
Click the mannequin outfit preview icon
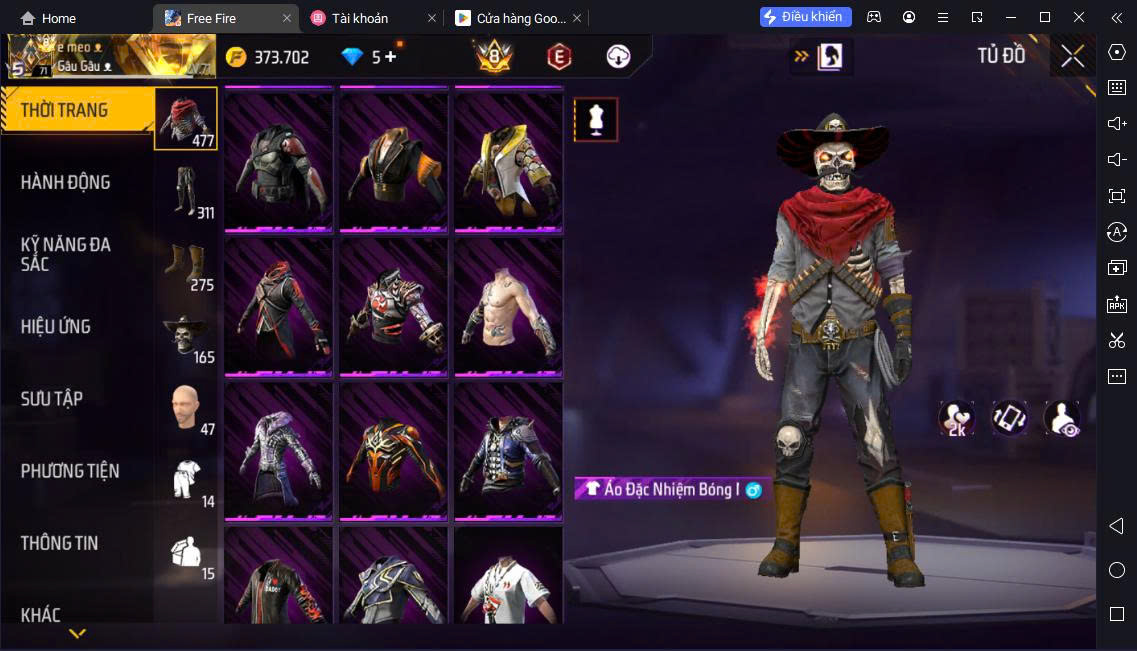pos(596,120)
